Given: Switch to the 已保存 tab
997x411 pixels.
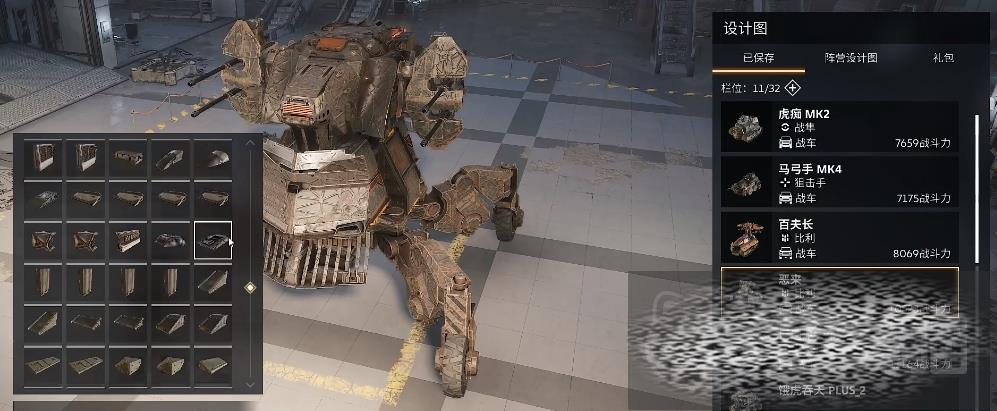Looking at the screenshot, I should [x=758, y=58].
